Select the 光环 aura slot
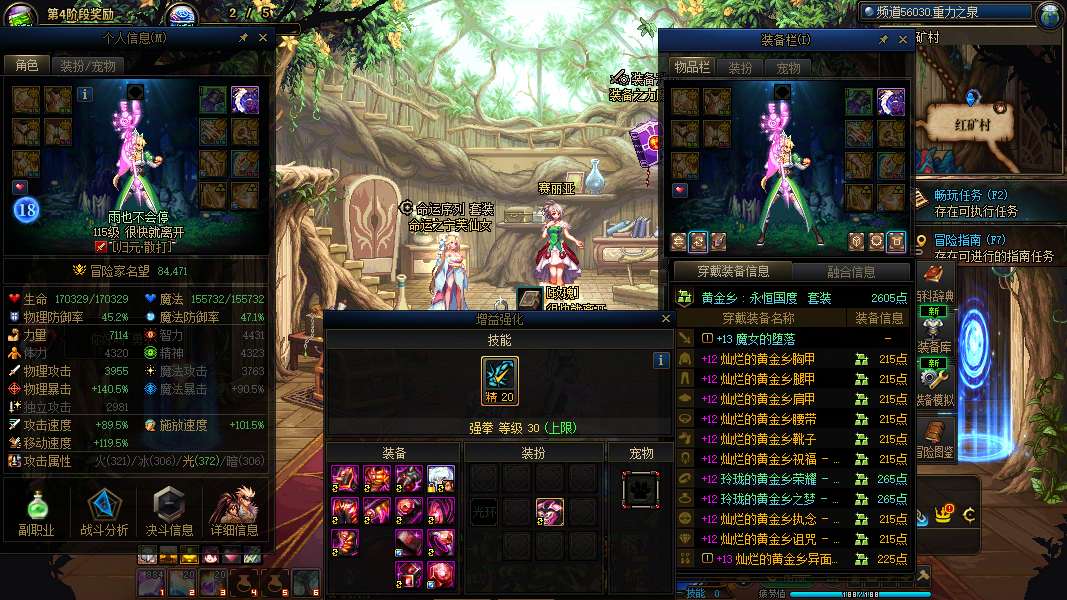 484,512
